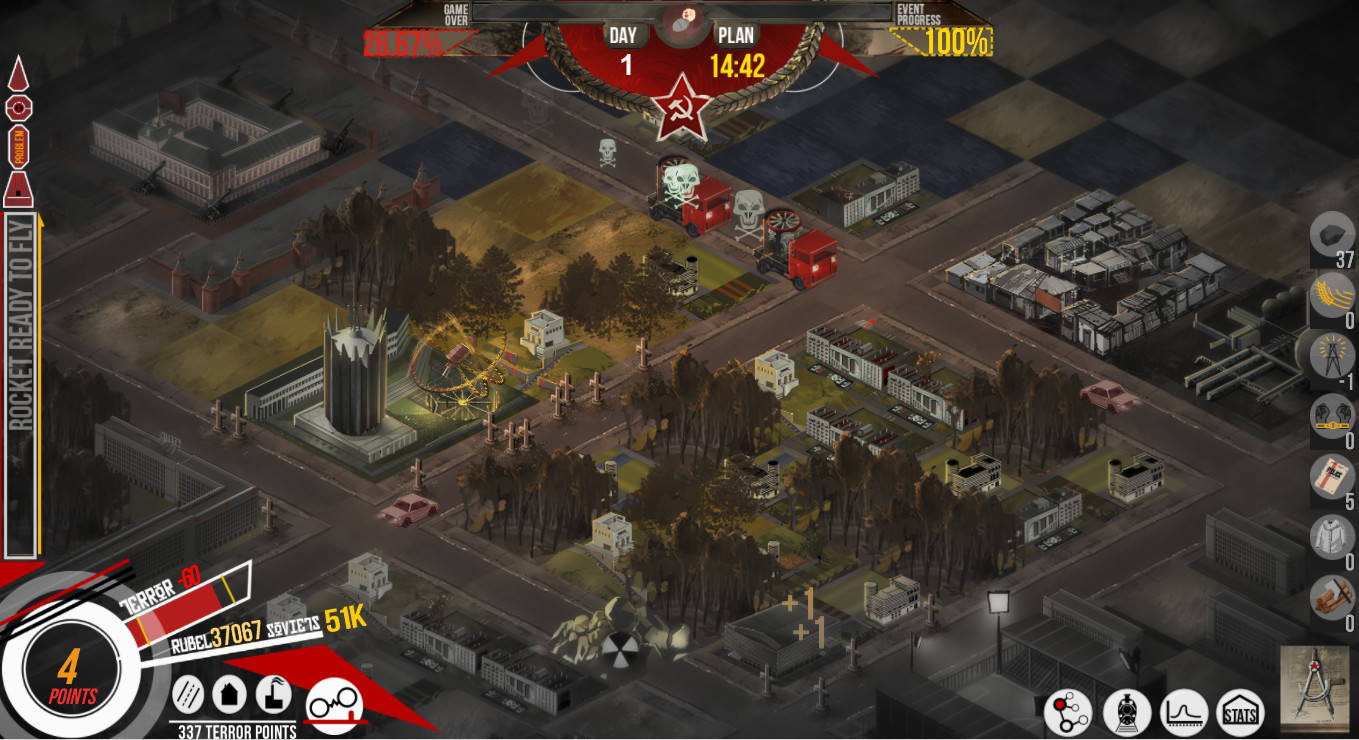Open the road construction icon
This screenshot has width=1359, height=740.
click(187, 694)
